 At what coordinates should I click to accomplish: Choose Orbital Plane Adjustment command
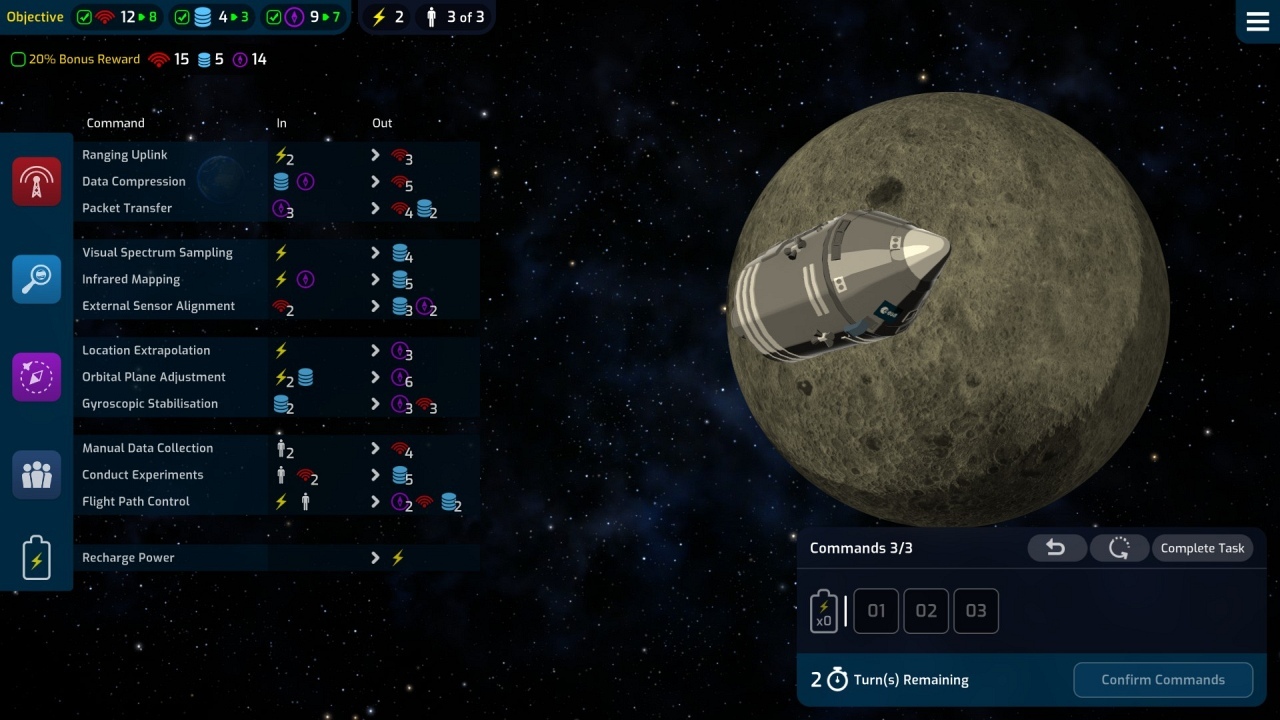[154, 377]
